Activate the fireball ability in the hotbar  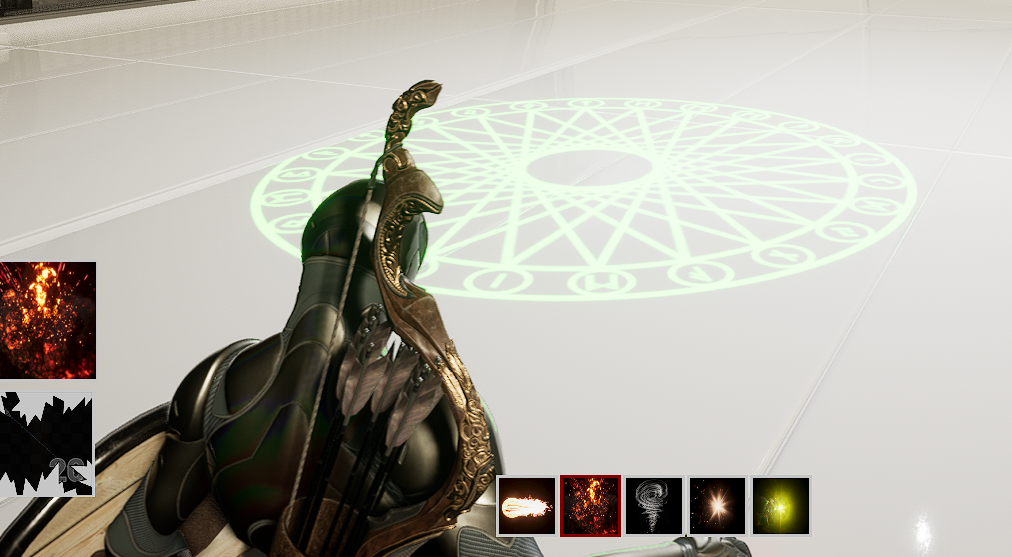click(526, 506)
